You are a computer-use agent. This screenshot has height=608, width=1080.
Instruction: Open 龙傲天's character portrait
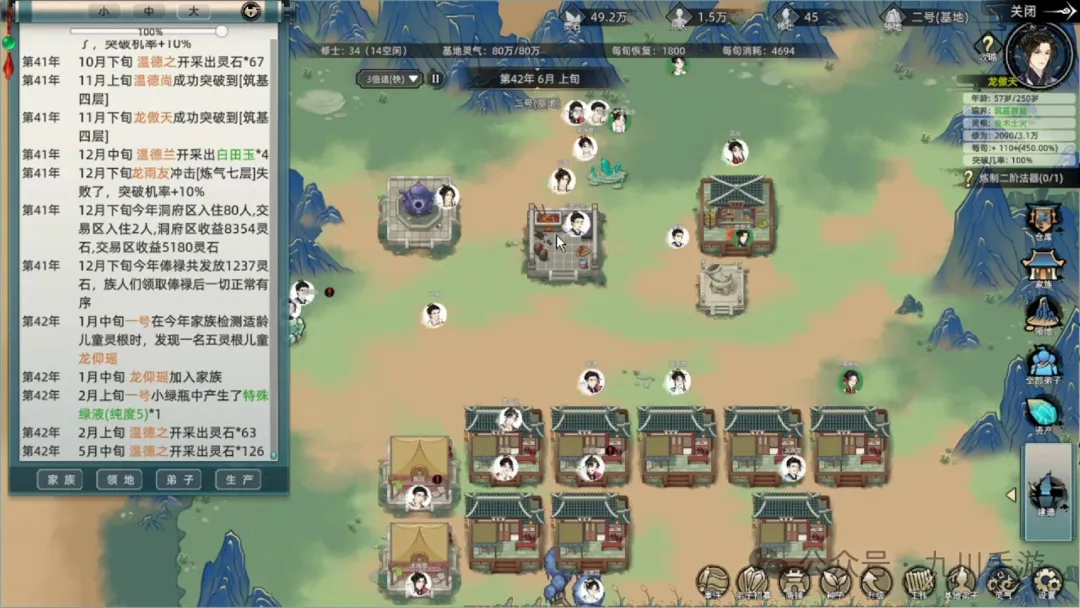click(1038, 52)
